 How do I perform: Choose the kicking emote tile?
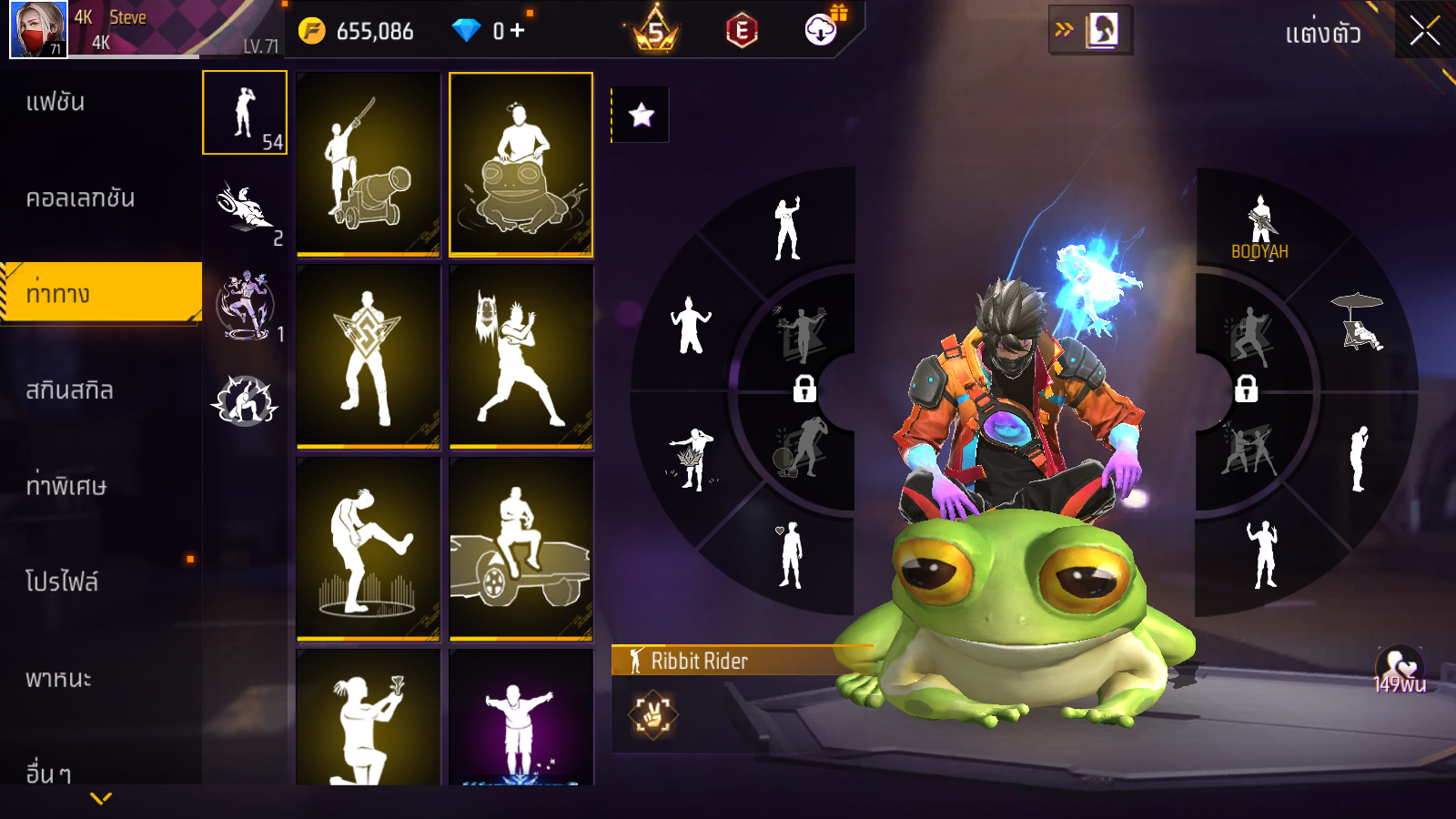(369, 548)
